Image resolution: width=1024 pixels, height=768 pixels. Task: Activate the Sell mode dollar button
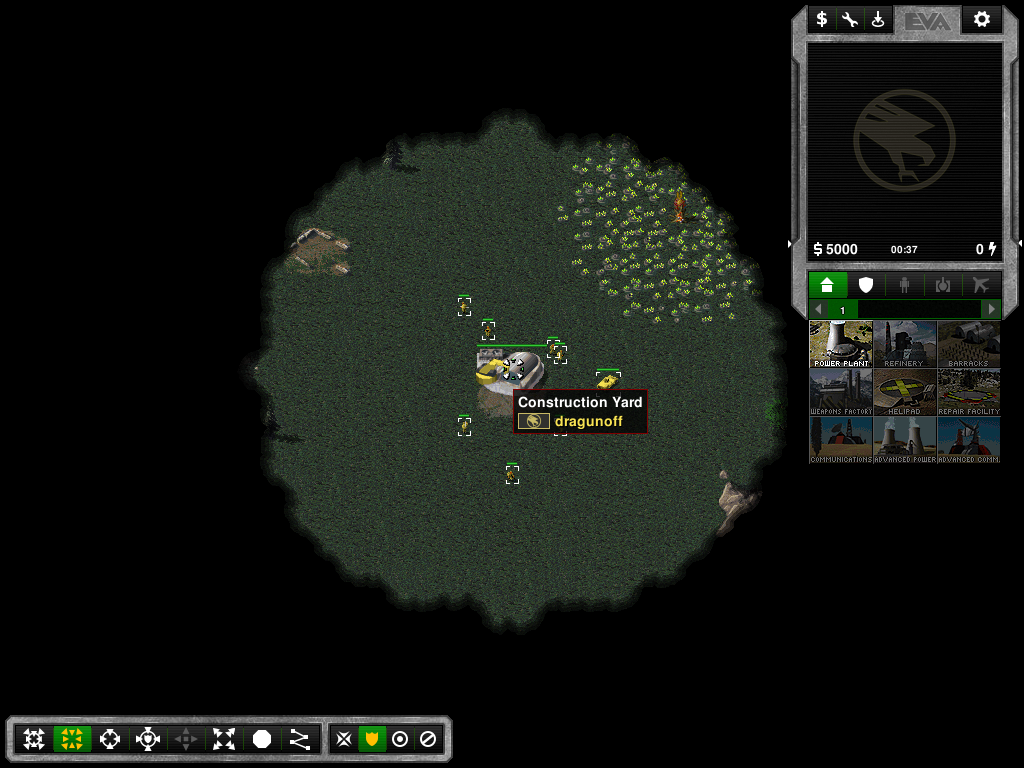click(822, 19)
